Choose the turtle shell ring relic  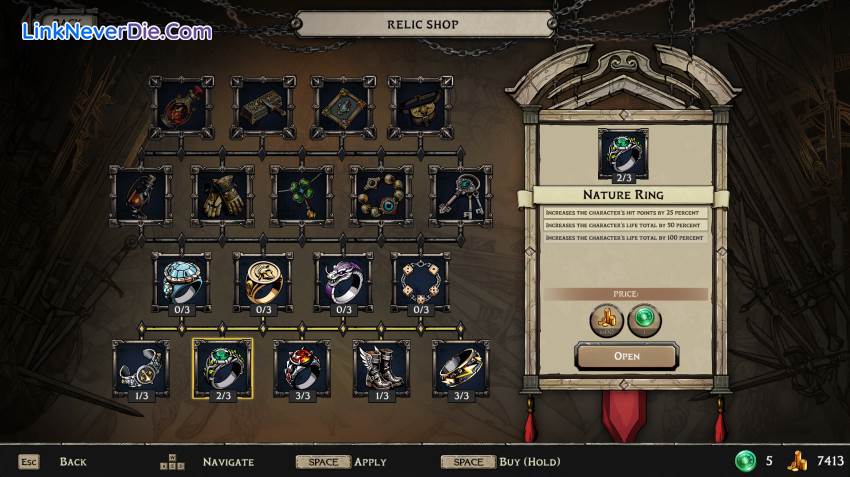click(181, 280)
